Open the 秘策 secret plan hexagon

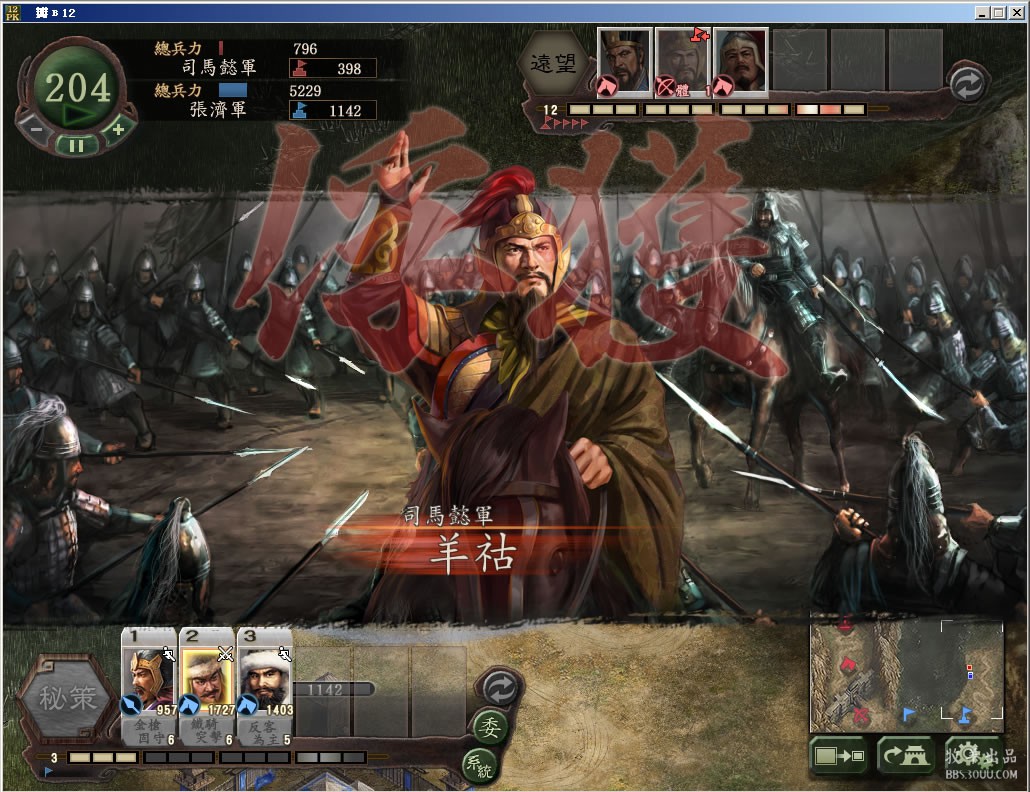point(68,698)
